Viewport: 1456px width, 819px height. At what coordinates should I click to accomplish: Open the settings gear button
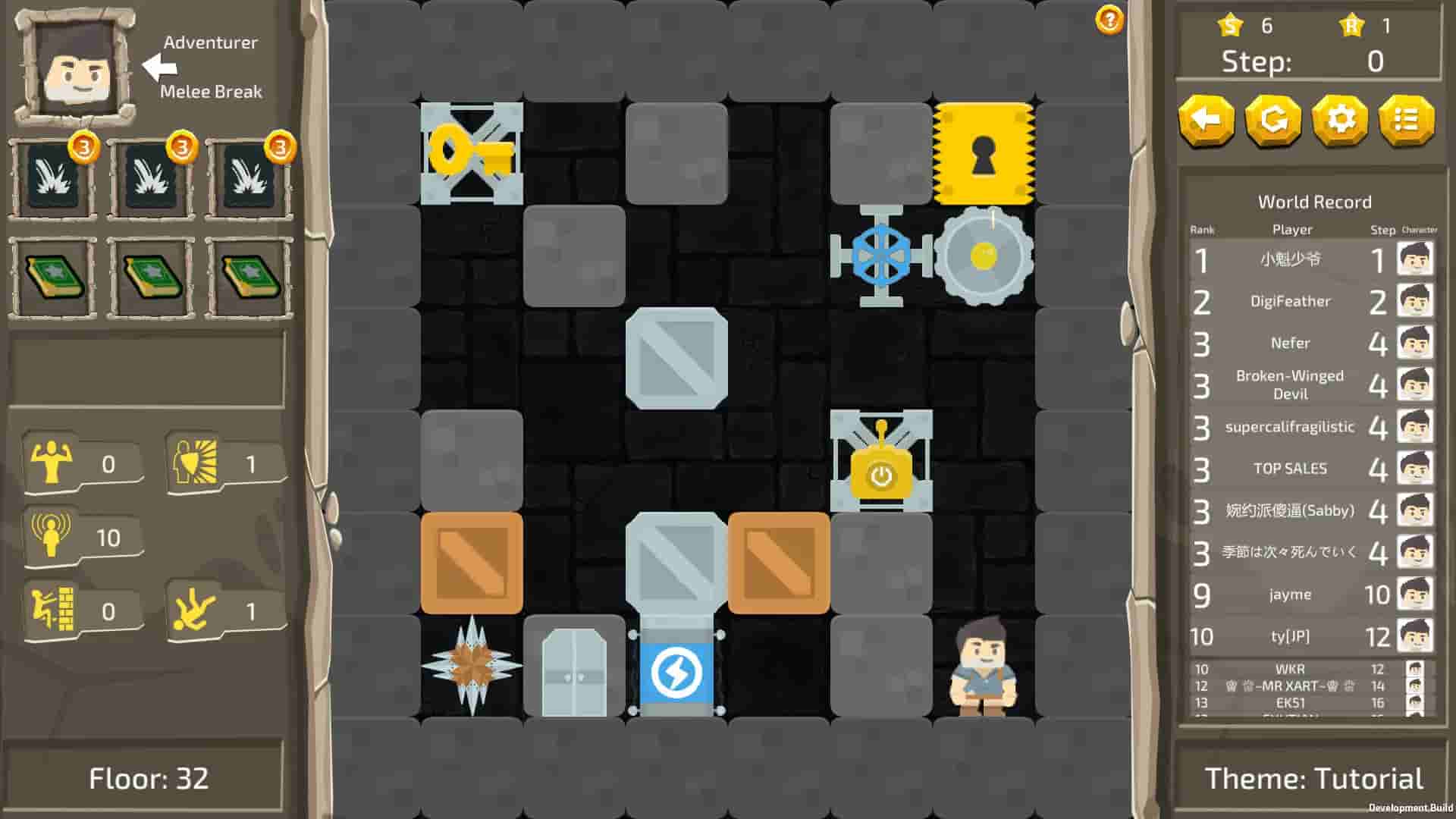(1340, 119)
